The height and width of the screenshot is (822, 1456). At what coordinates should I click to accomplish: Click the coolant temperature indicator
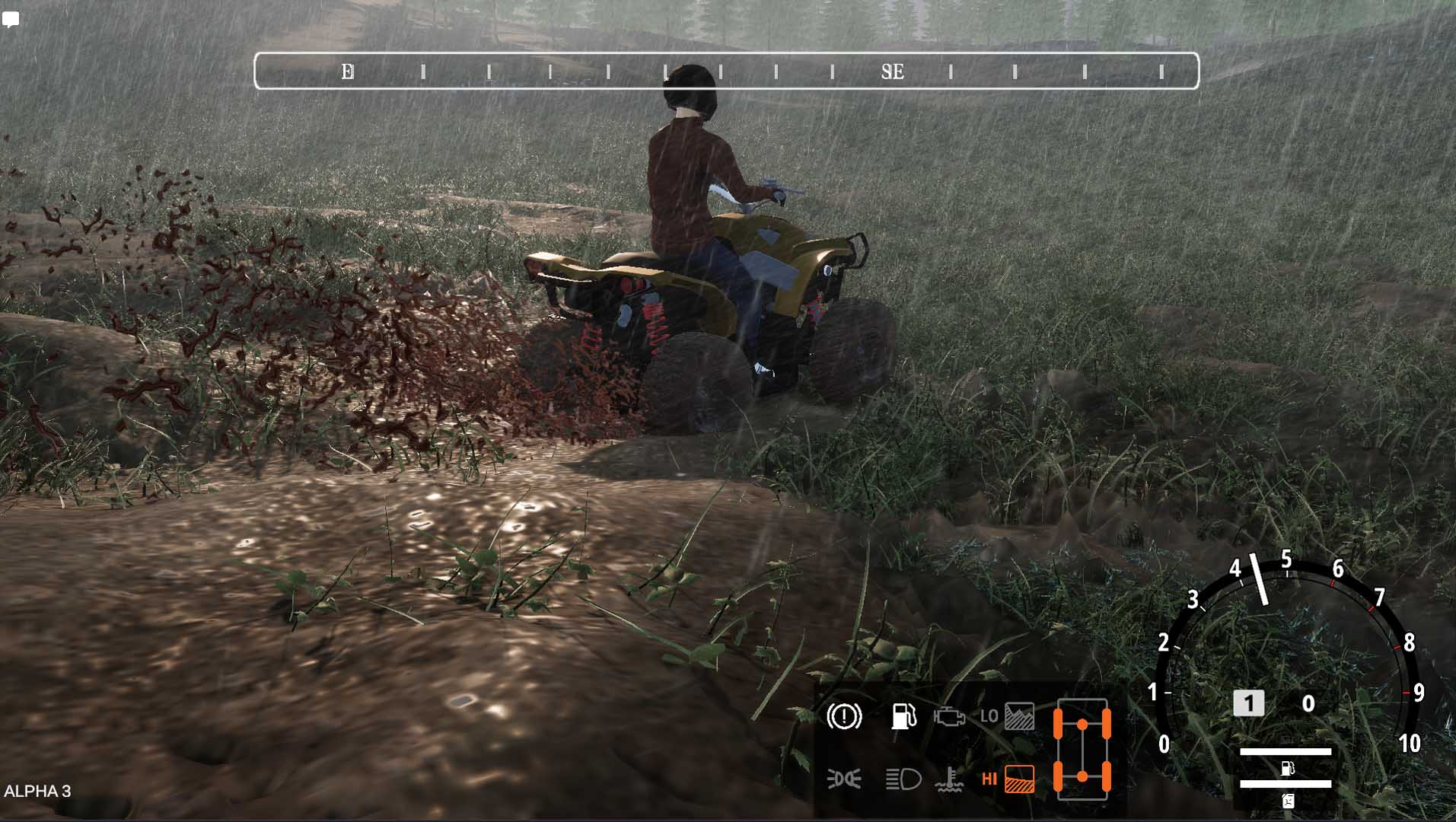[949, 779]
